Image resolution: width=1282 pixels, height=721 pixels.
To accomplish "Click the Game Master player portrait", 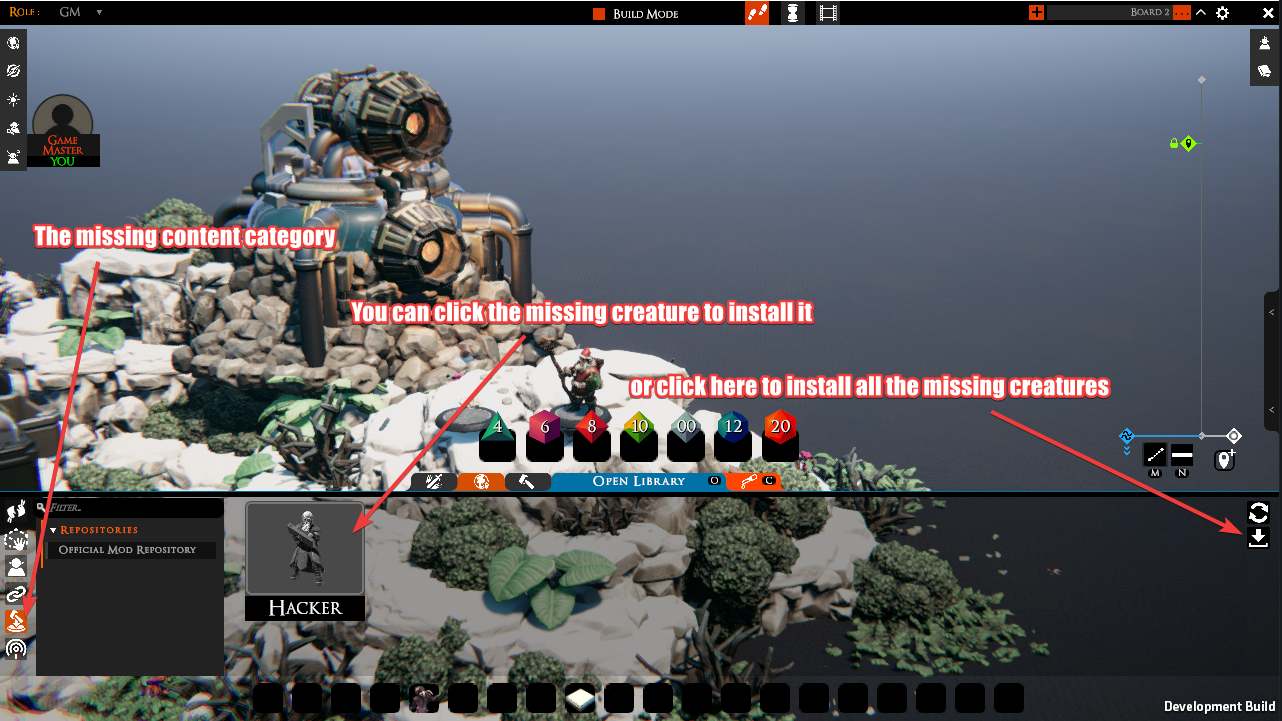I will point(63,125).
